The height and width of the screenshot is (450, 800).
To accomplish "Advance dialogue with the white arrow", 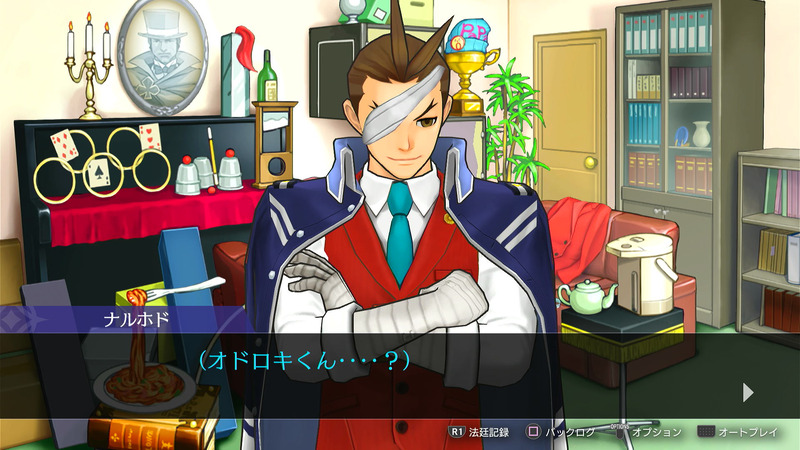I will tap(748, 392).
